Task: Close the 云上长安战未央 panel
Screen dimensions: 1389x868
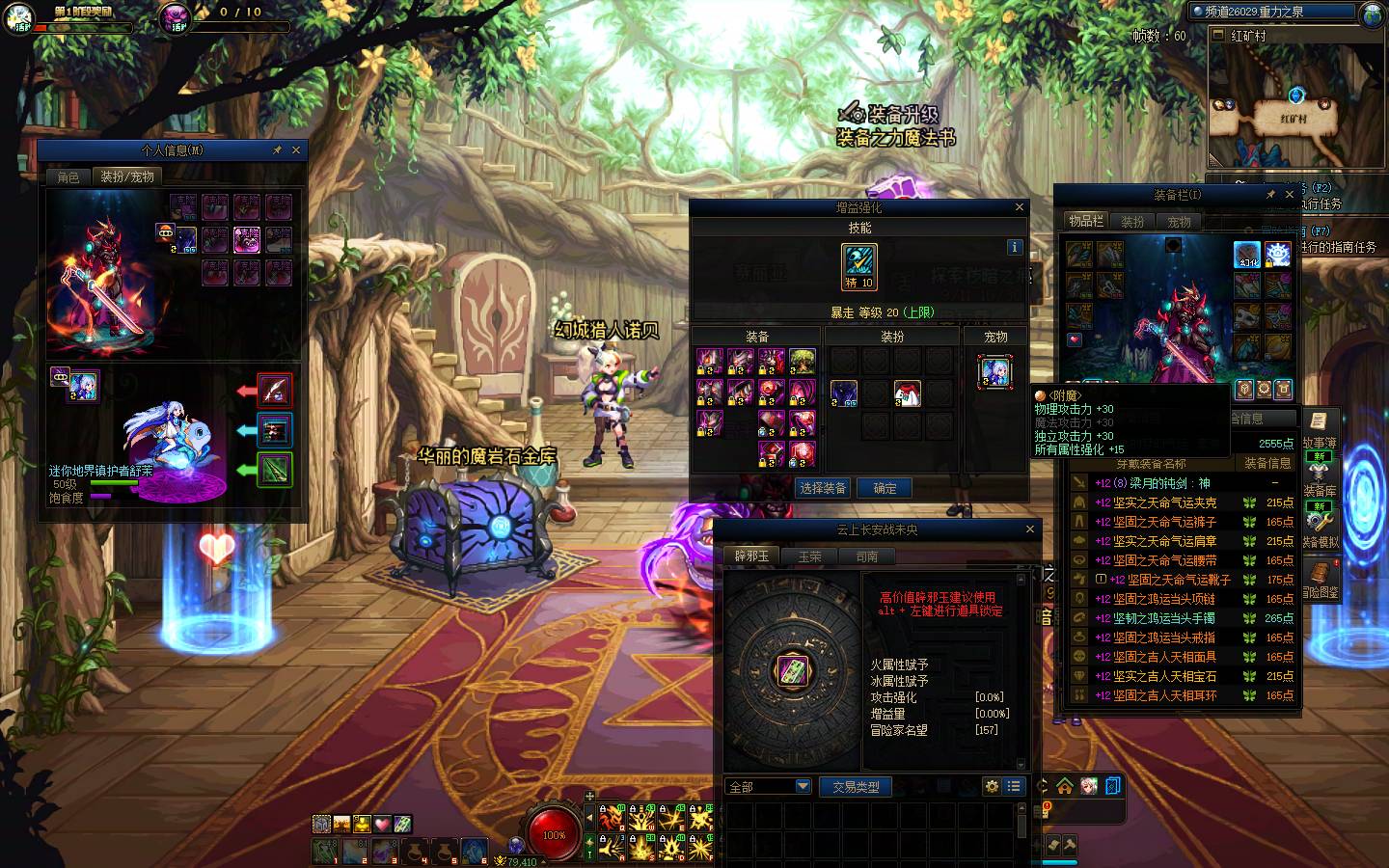Action: coord(1029,529)
